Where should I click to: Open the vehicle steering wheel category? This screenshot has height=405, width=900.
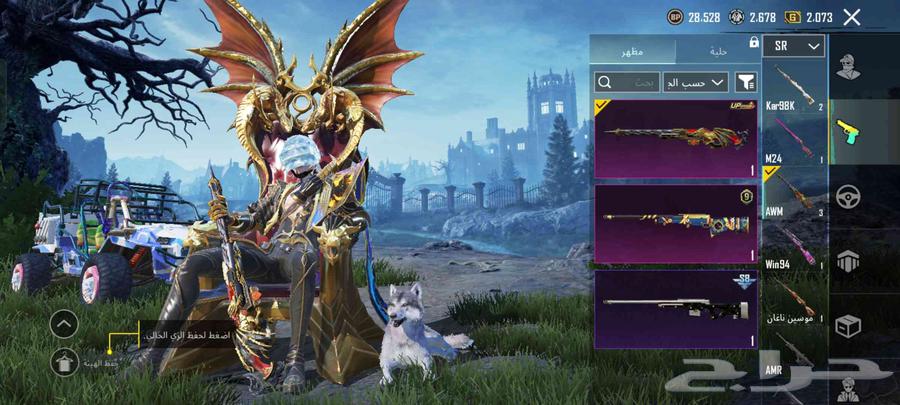(x=849, y=196)
